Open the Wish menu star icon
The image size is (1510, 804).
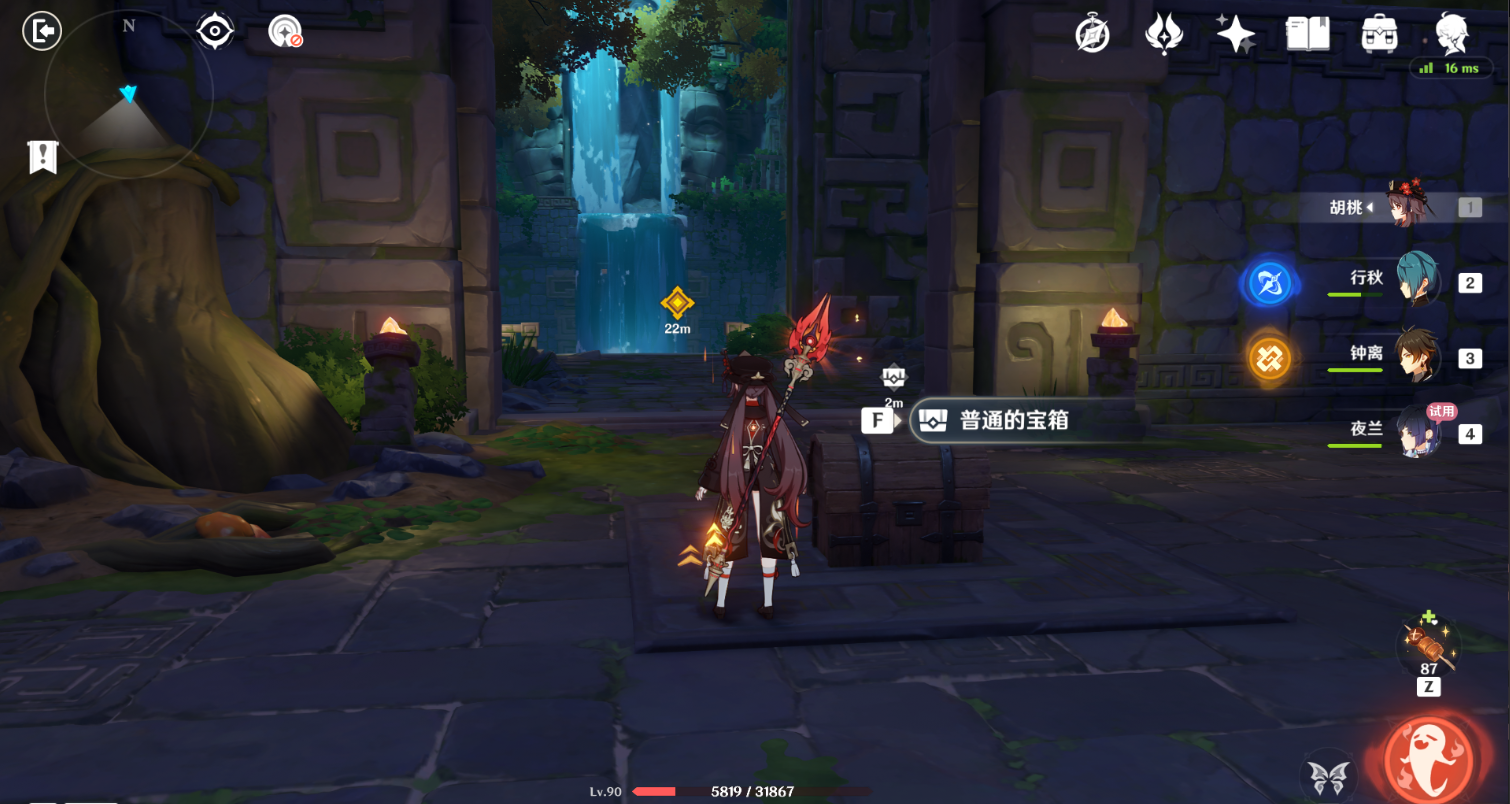[x=1235, y=33]
